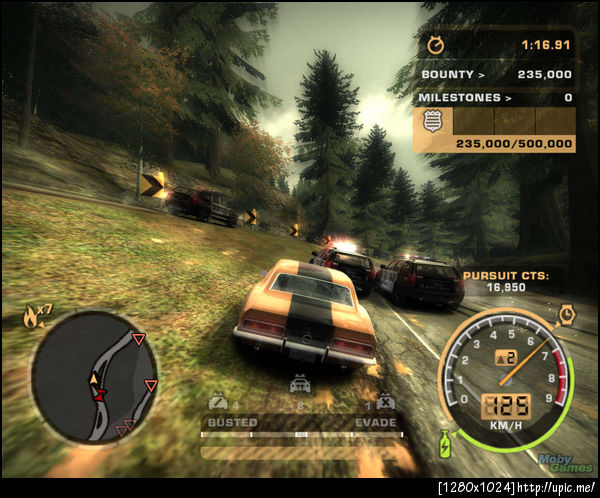This screenshot has width=600, height=498.
Task: Select the yellow player arrow on the minimap
Action: pyautogui.click(x=94, y=378)
